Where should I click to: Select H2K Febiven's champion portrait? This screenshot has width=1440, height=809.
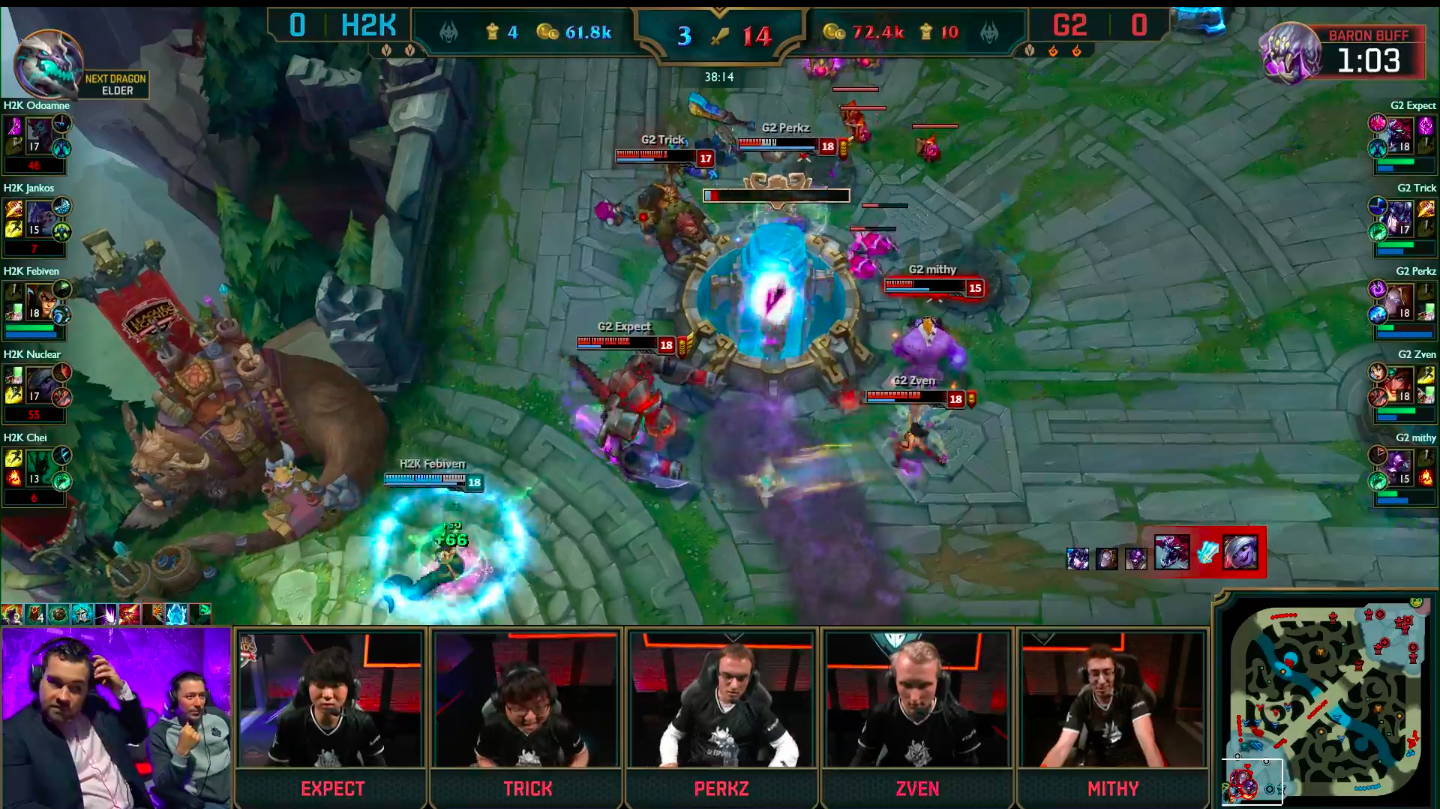click(x=40, y=299)
